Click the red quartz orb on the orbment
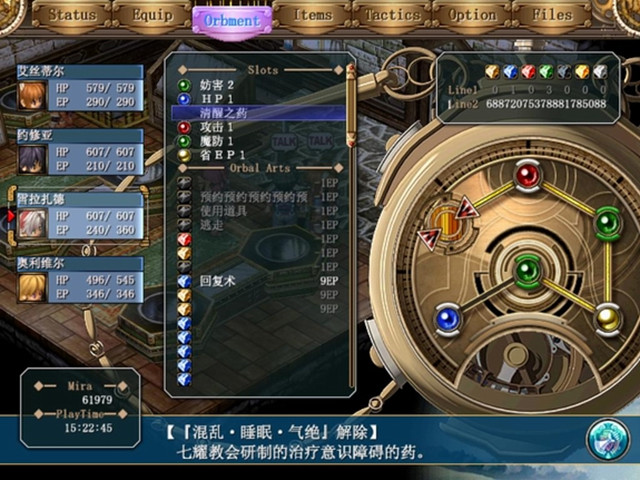Image resolution: width=640 pixels, height=480 pixels. 527,176
